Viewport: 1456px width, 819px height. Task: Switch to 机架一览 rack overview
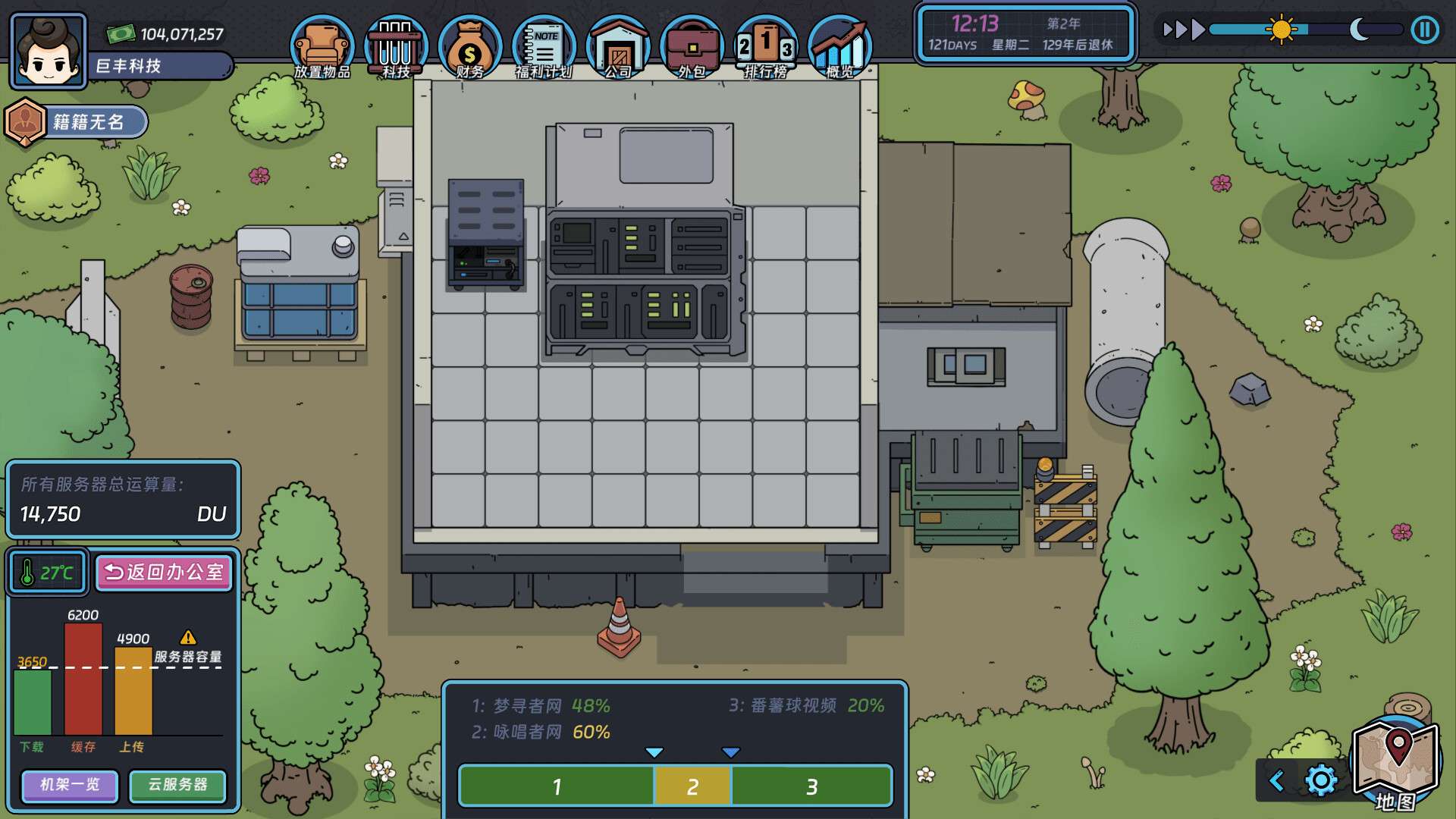[x=69, y=786]
